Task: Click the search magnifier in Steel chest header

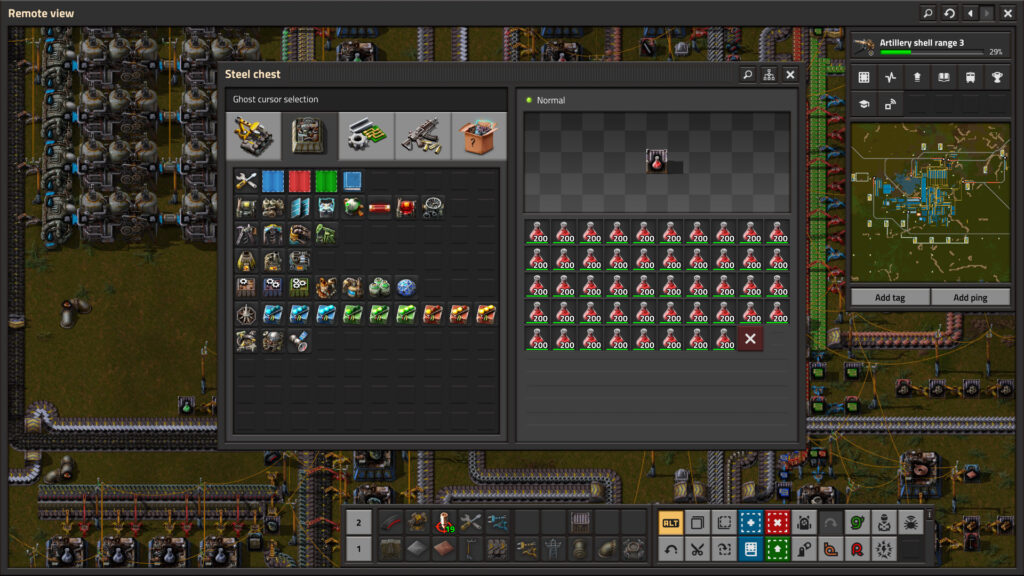Action: point(747,75)
